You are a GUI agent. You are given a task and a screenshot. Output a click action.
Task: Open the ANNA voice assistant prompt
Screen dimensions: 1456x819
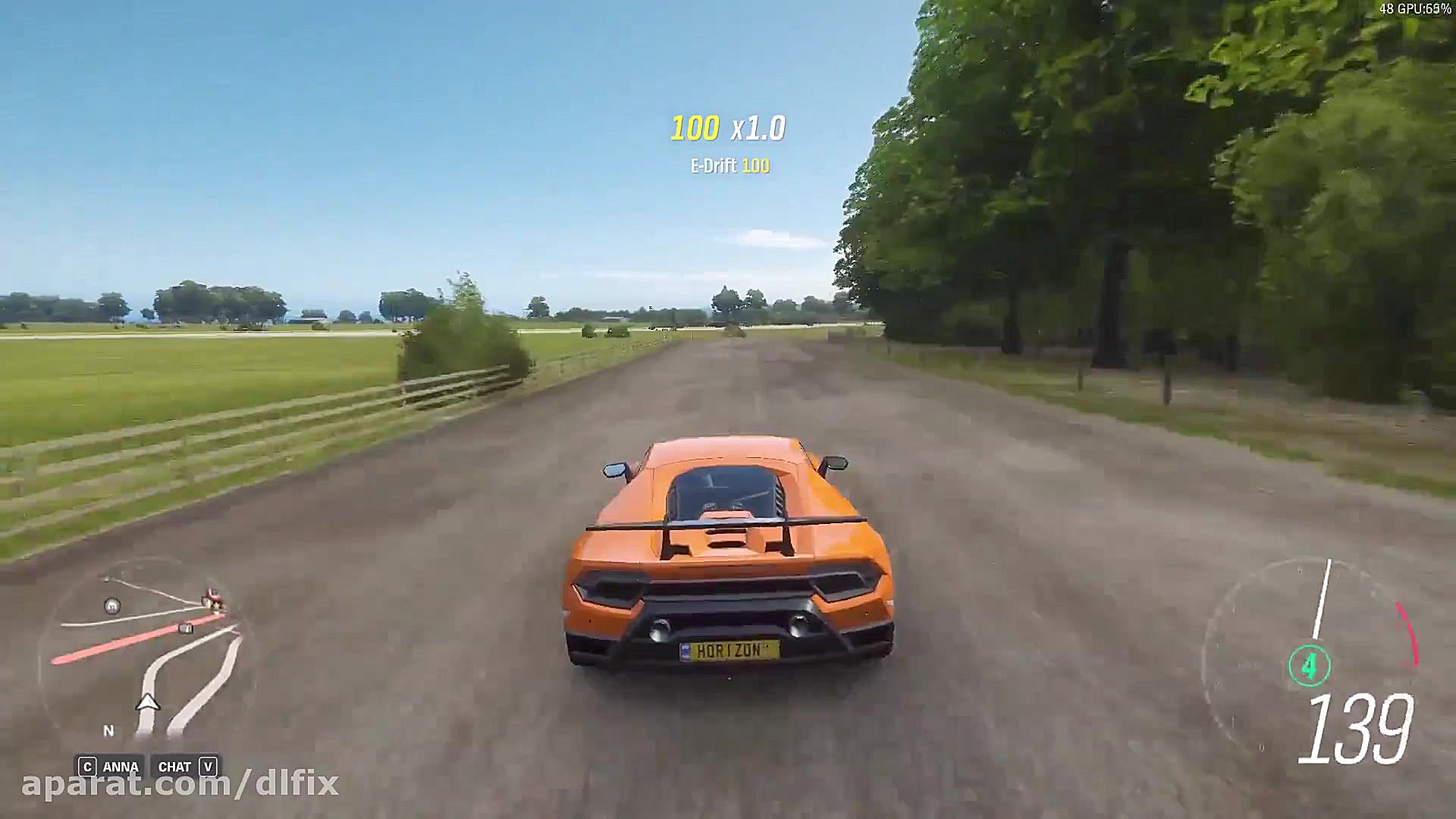pyautogui.click(x=115, y=766)
